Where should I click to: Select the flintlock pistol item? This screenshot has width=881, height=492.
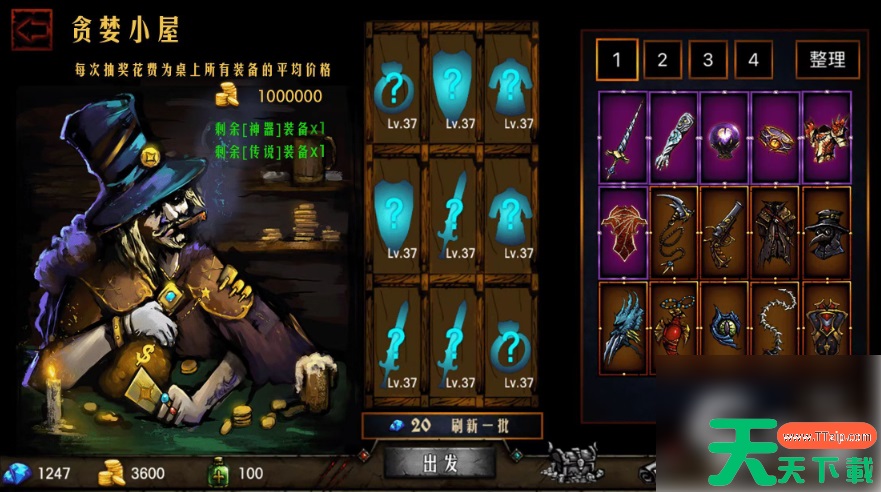point(725,231)
